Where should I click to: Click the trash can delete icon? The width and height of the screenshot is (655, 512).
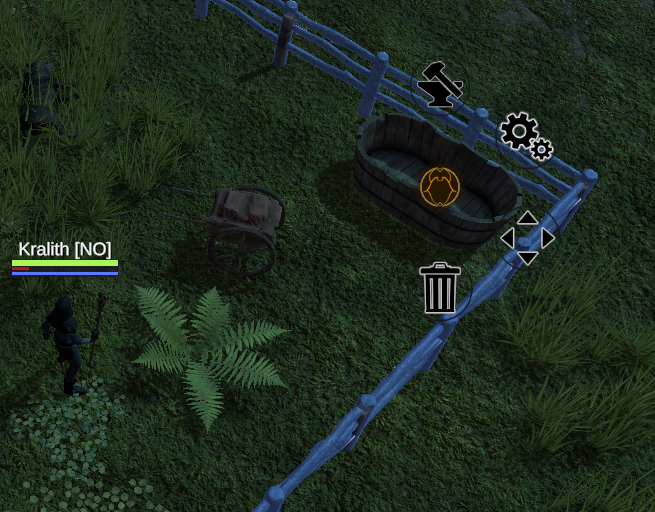pyautogui.click(x=440, y=288)
